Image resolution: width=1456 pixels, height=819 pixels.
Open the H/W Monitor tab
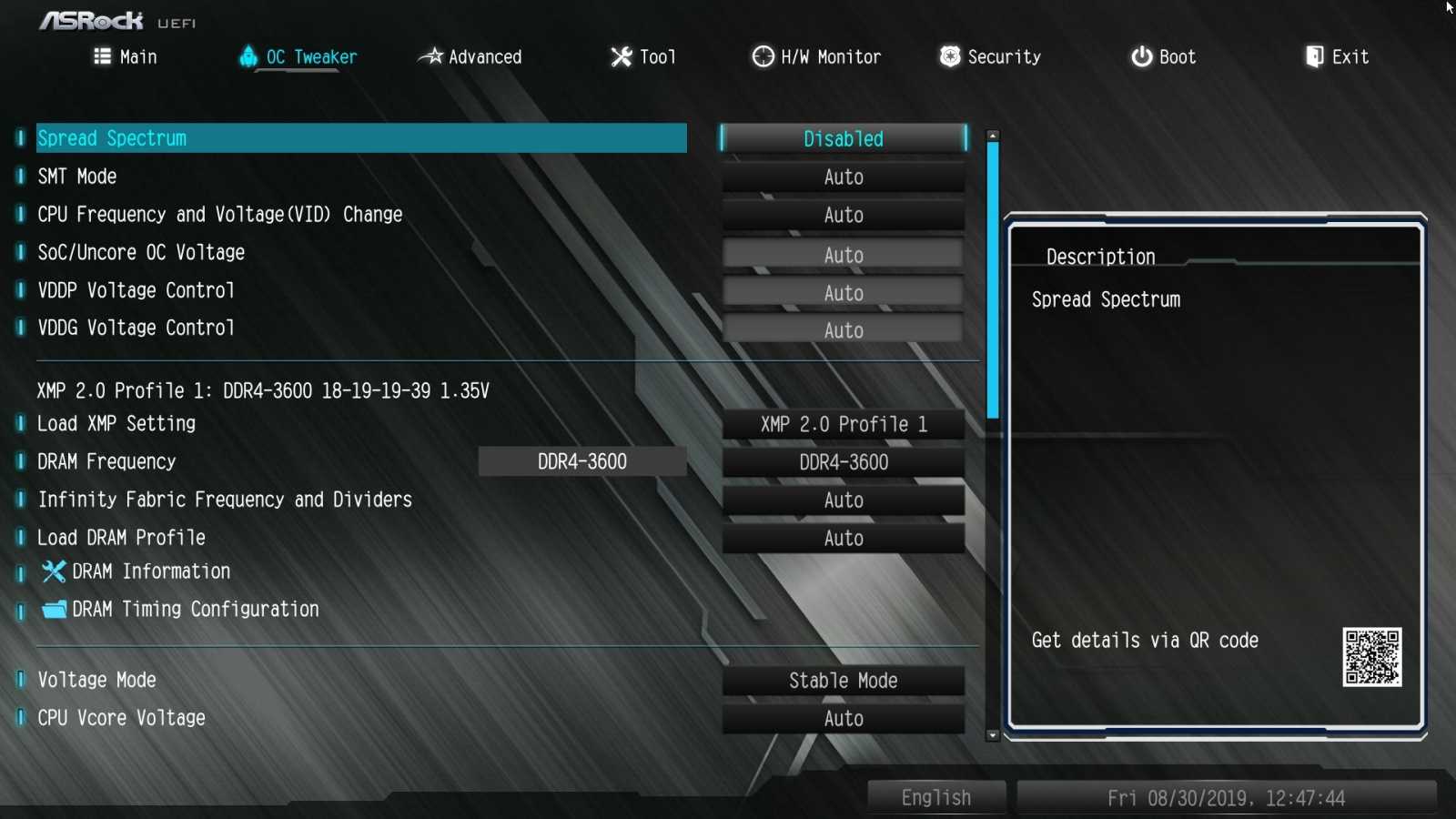point(816,57)
